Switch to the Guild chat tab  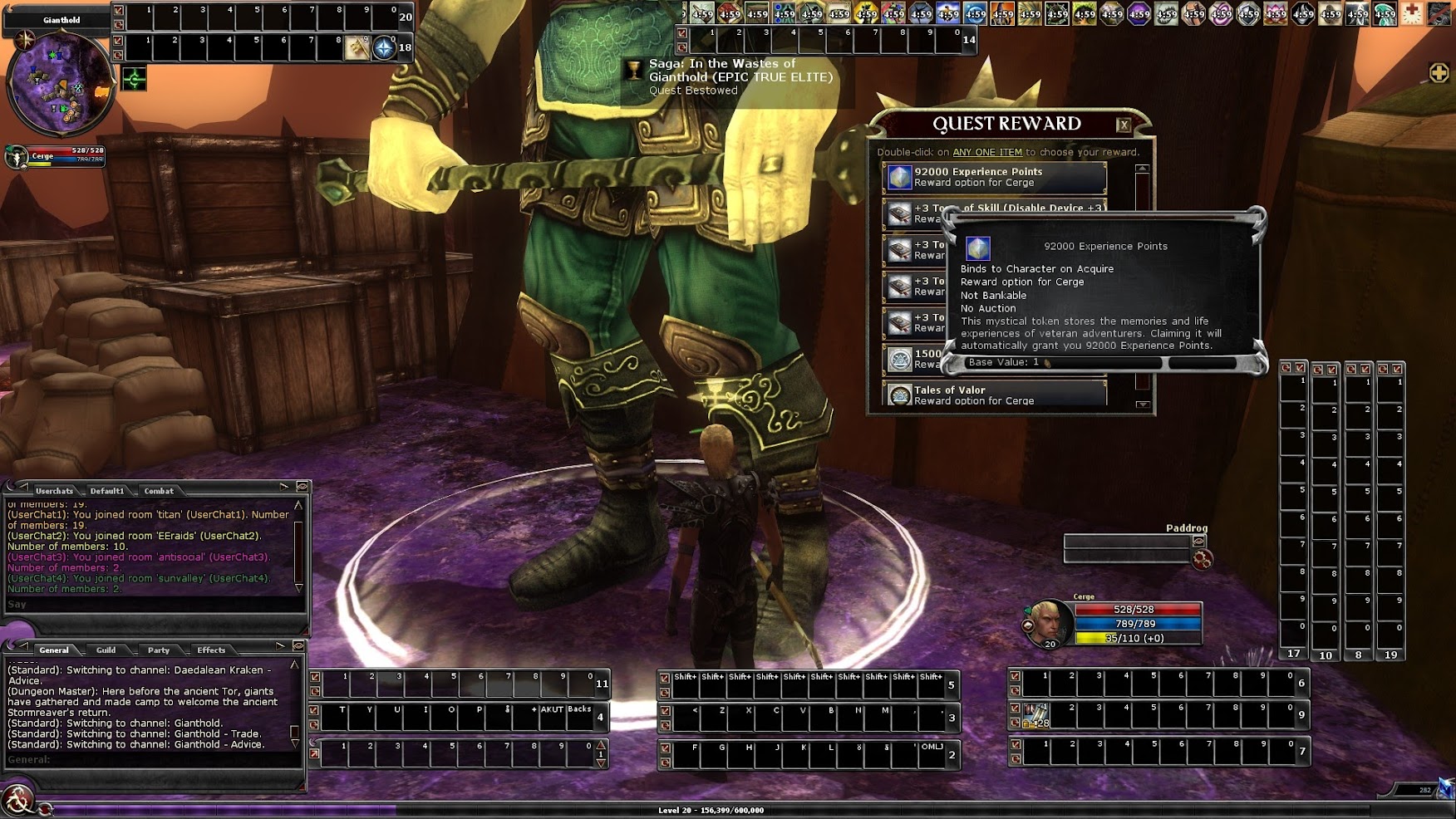coord(106,650)
